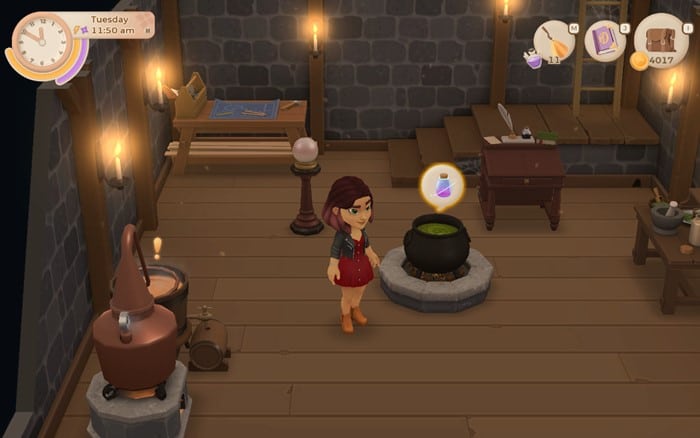The image size is (700, 438).
Task: Open the brown backpack inventory
Action: (x=660, y=38)
